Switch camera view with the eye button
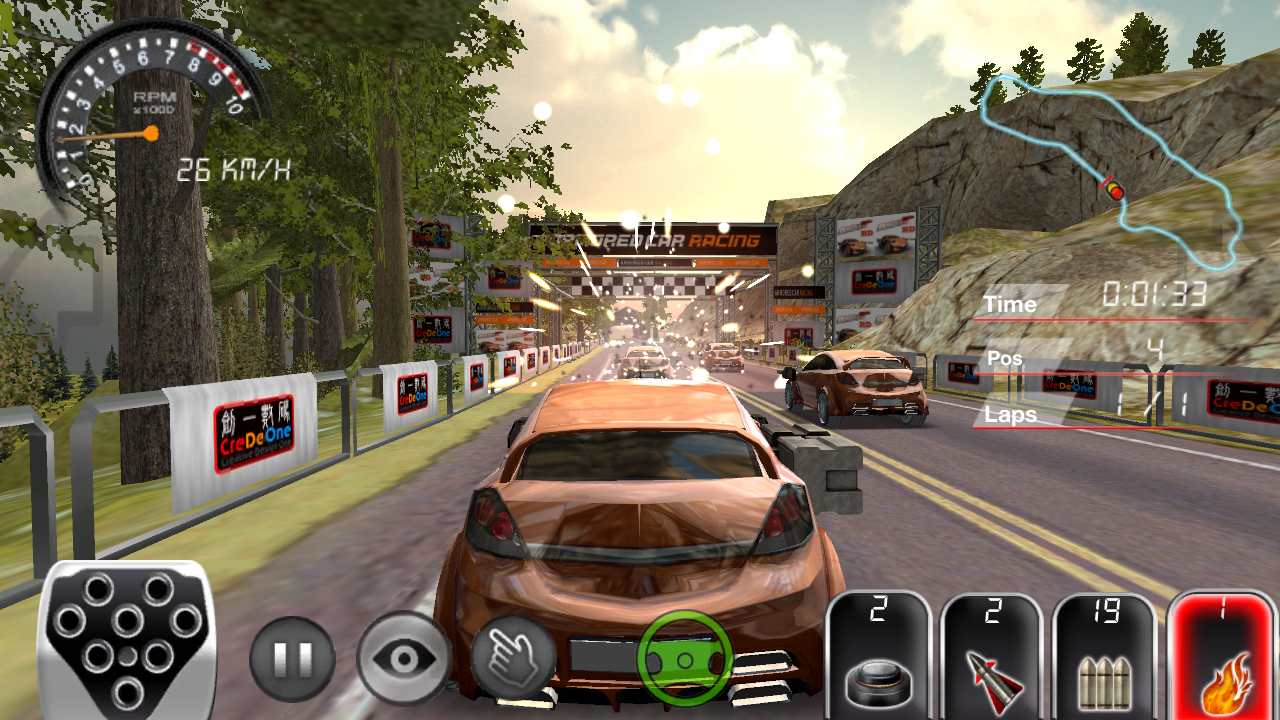Image resolution: width=1280 pixels, height=720 pixels. 404,658
